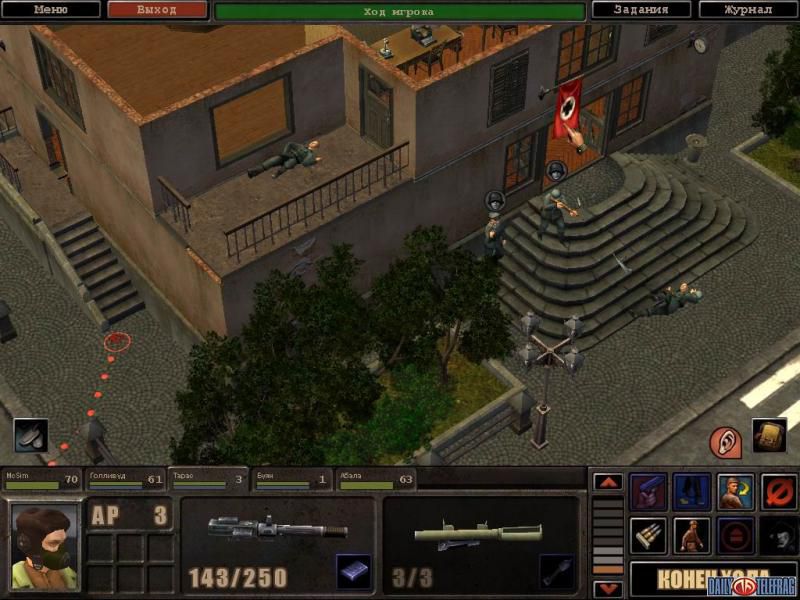Click the ammo magazine icon beside machine gun
Screen dimensions: 800x600
point(353,571)
